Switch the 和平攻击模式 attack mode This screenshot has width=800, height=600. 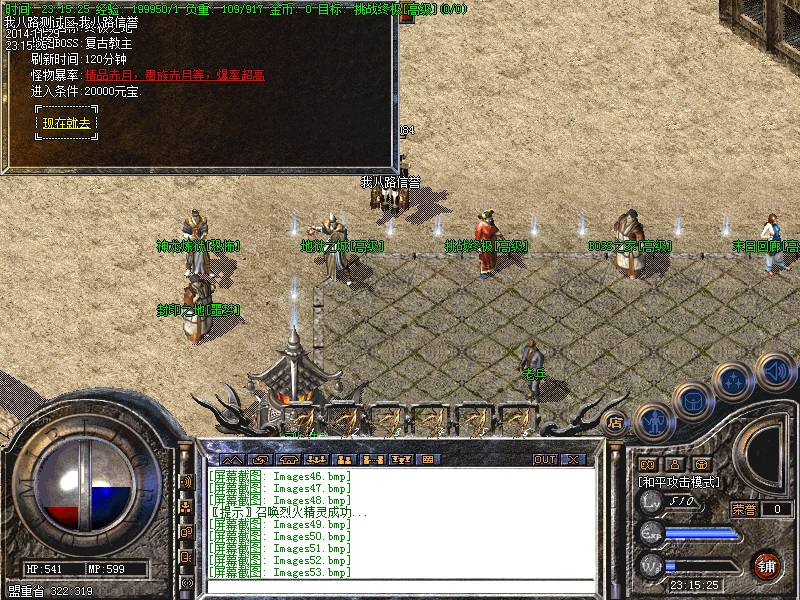click(679, 481)
